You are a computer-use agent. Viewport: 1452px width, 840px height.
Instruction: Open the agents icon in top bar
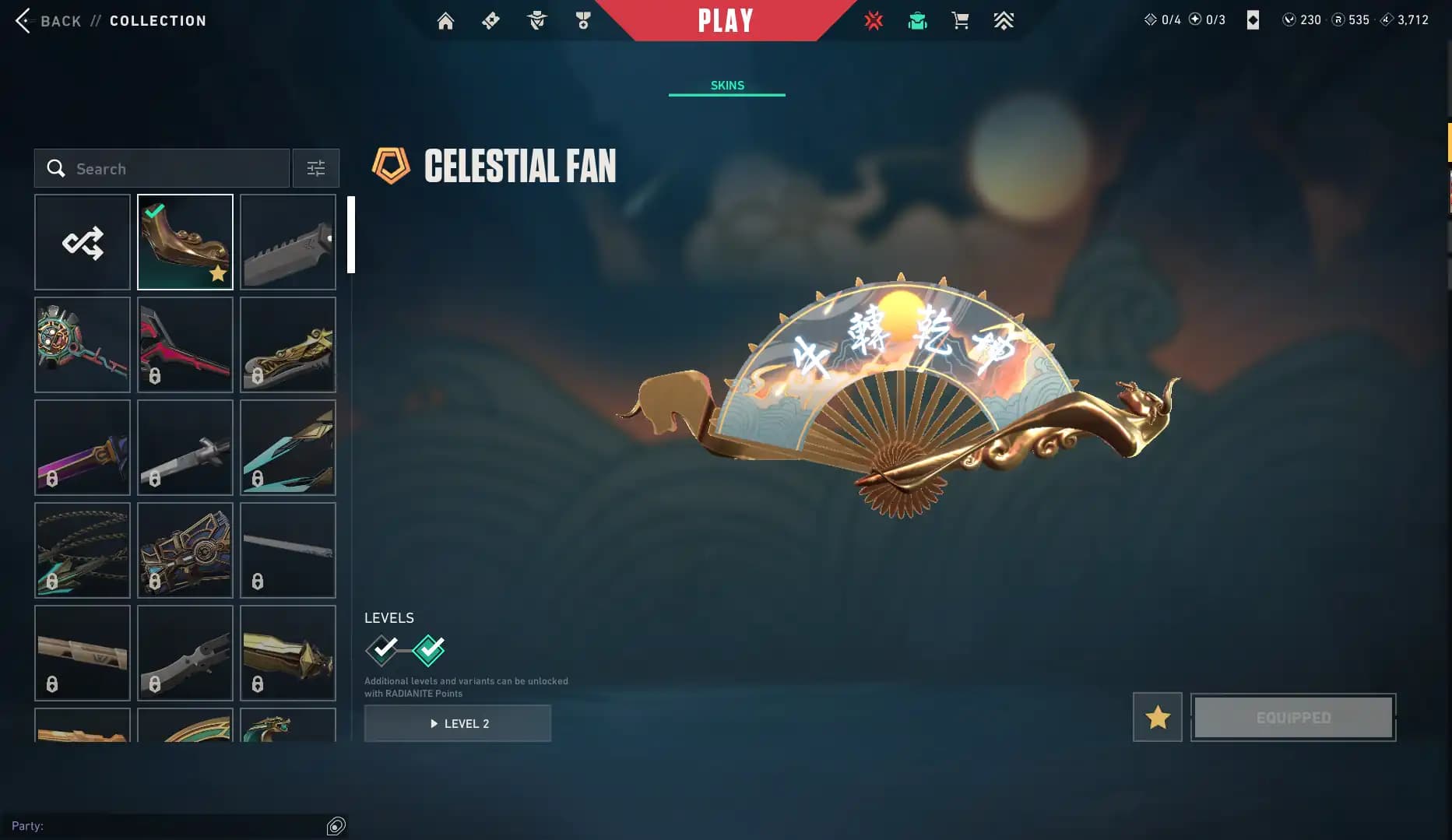point(536,21)
